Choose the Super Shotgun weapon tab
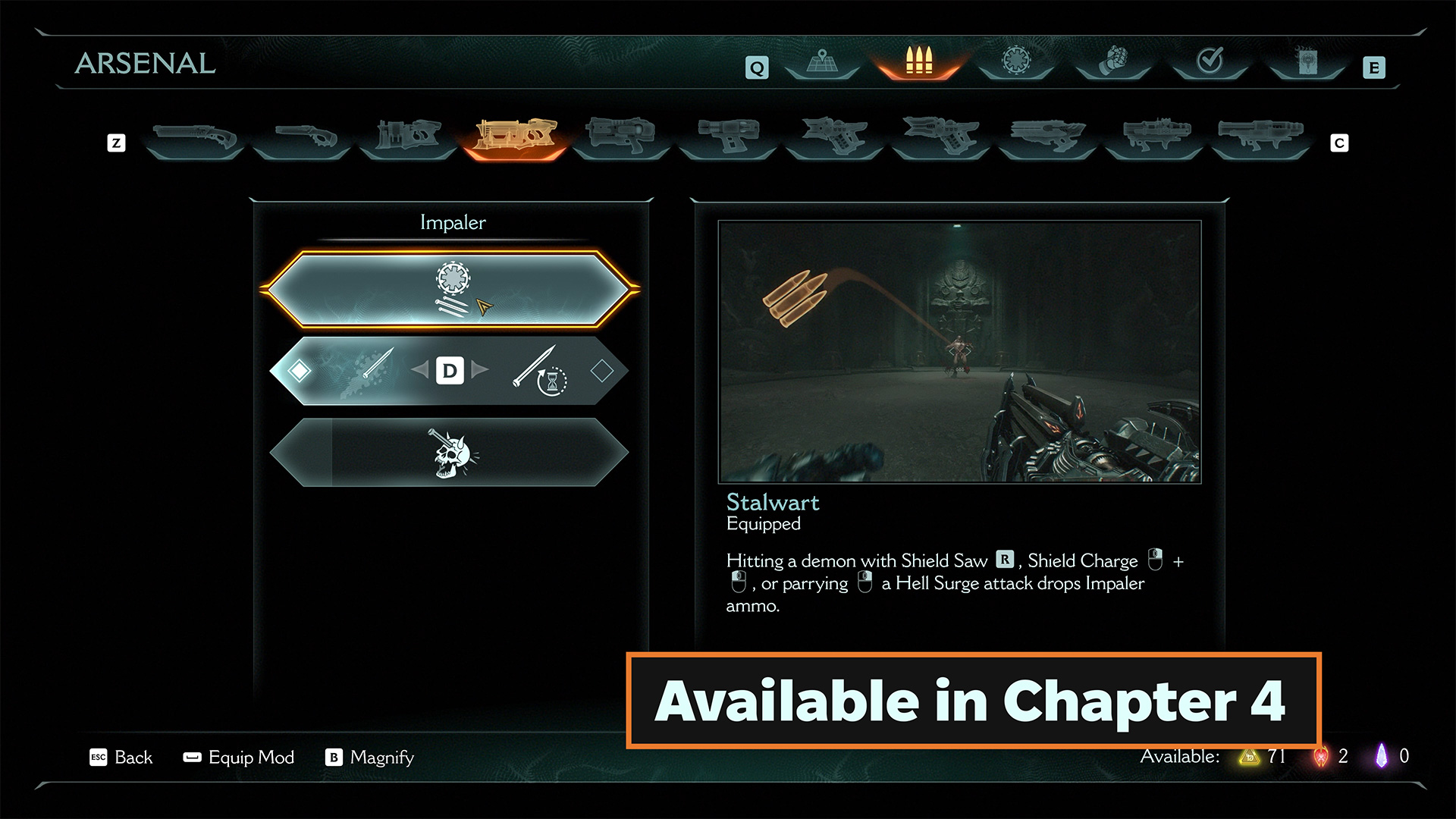The height and width of the screenshot is (819, 1456). (302, 138)
